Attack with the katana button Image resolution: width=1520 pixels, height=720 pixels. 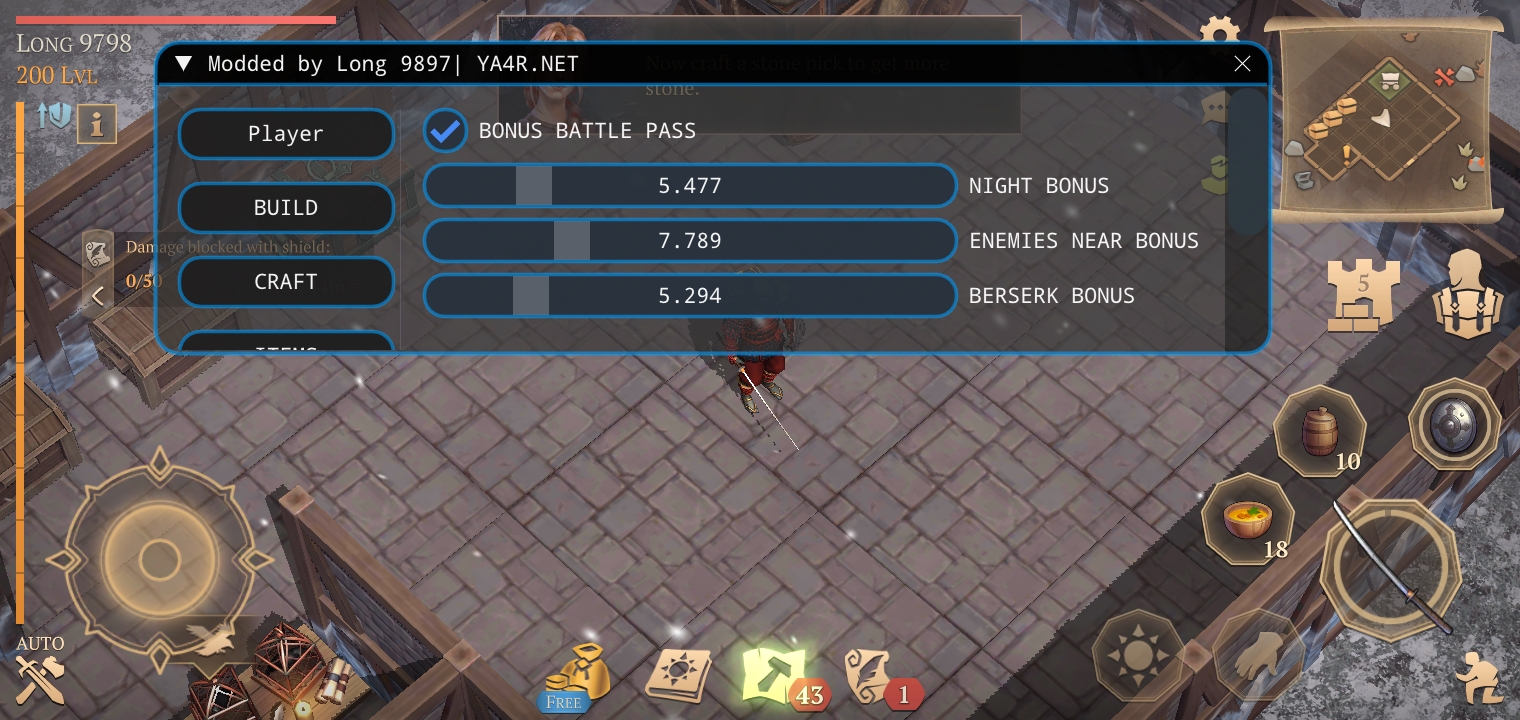(1391, 567)
